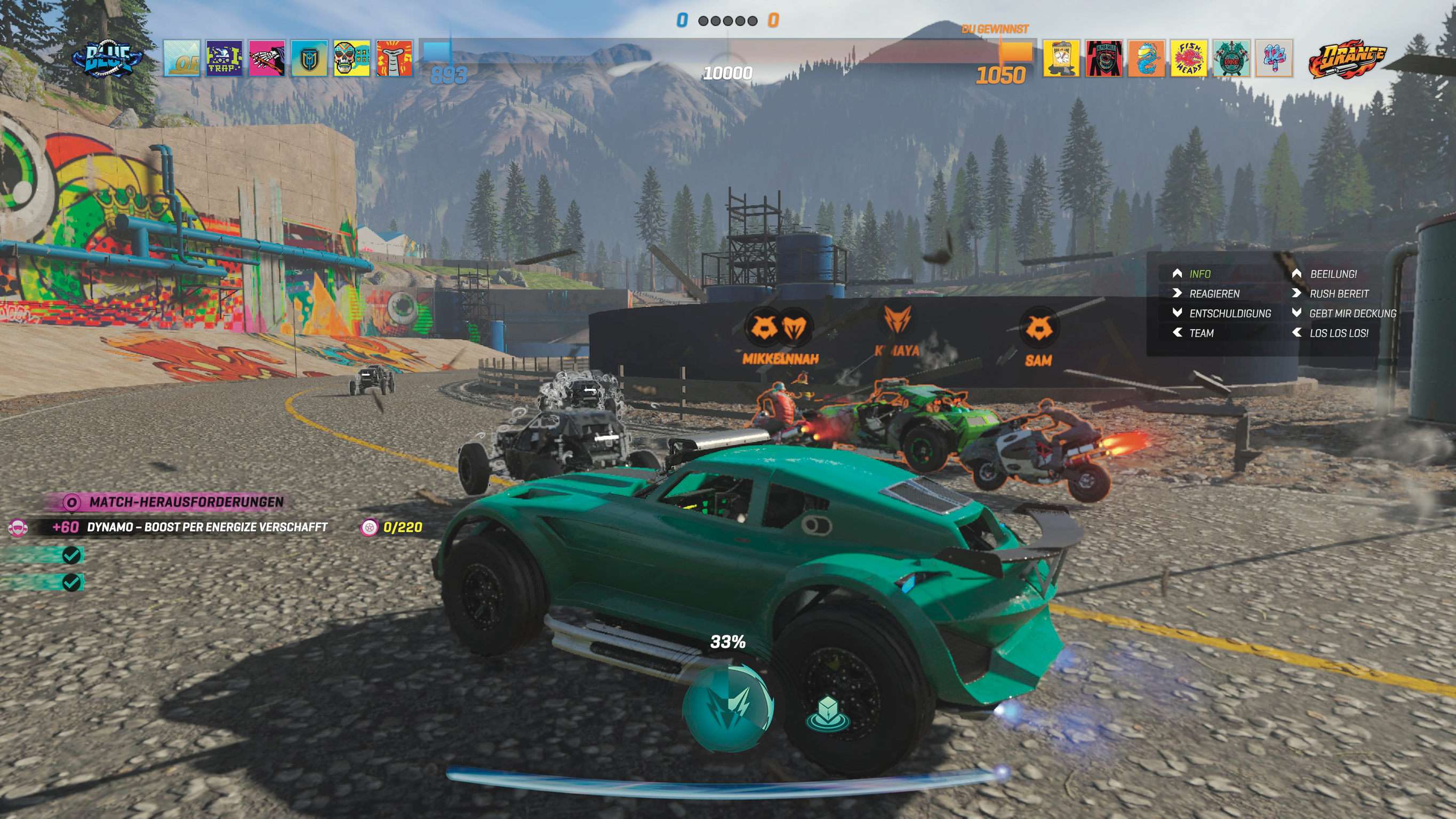
Task: Click the cube energize ability icon
Action: [x=828, y=712]
